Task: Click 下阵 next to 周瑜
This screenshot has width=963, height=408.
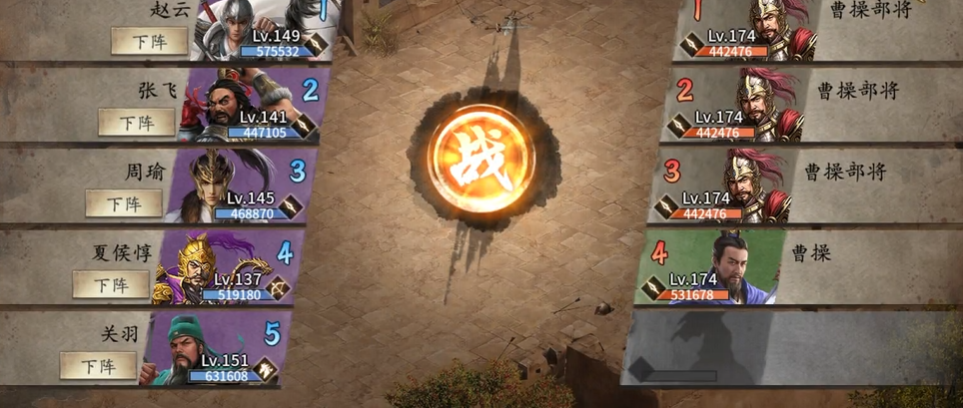Action: pyautogui.click(x=123, y=203)
